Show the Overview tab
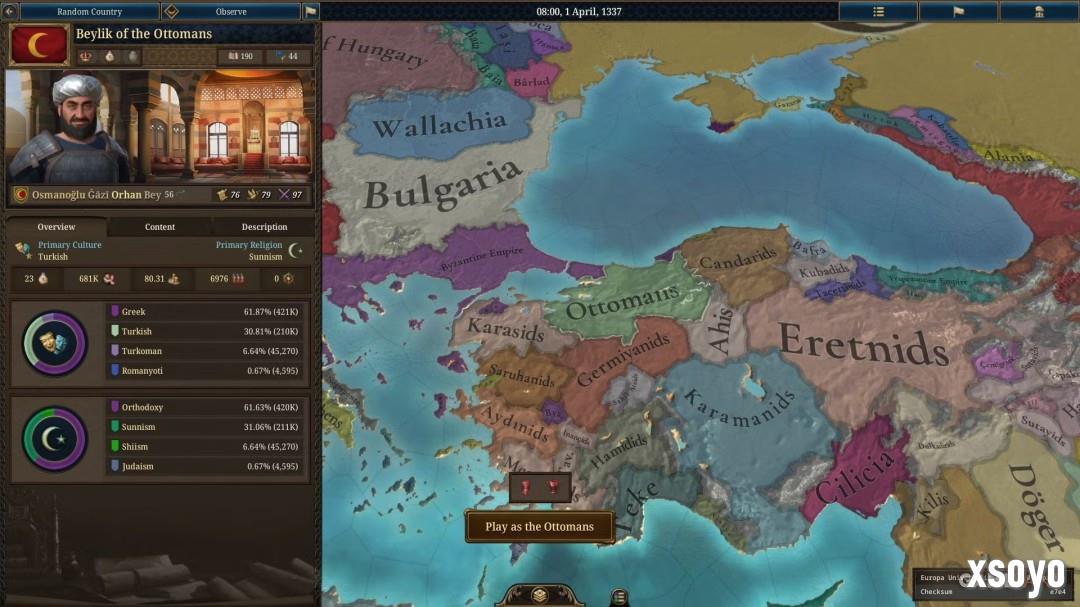 coord(57,227)
